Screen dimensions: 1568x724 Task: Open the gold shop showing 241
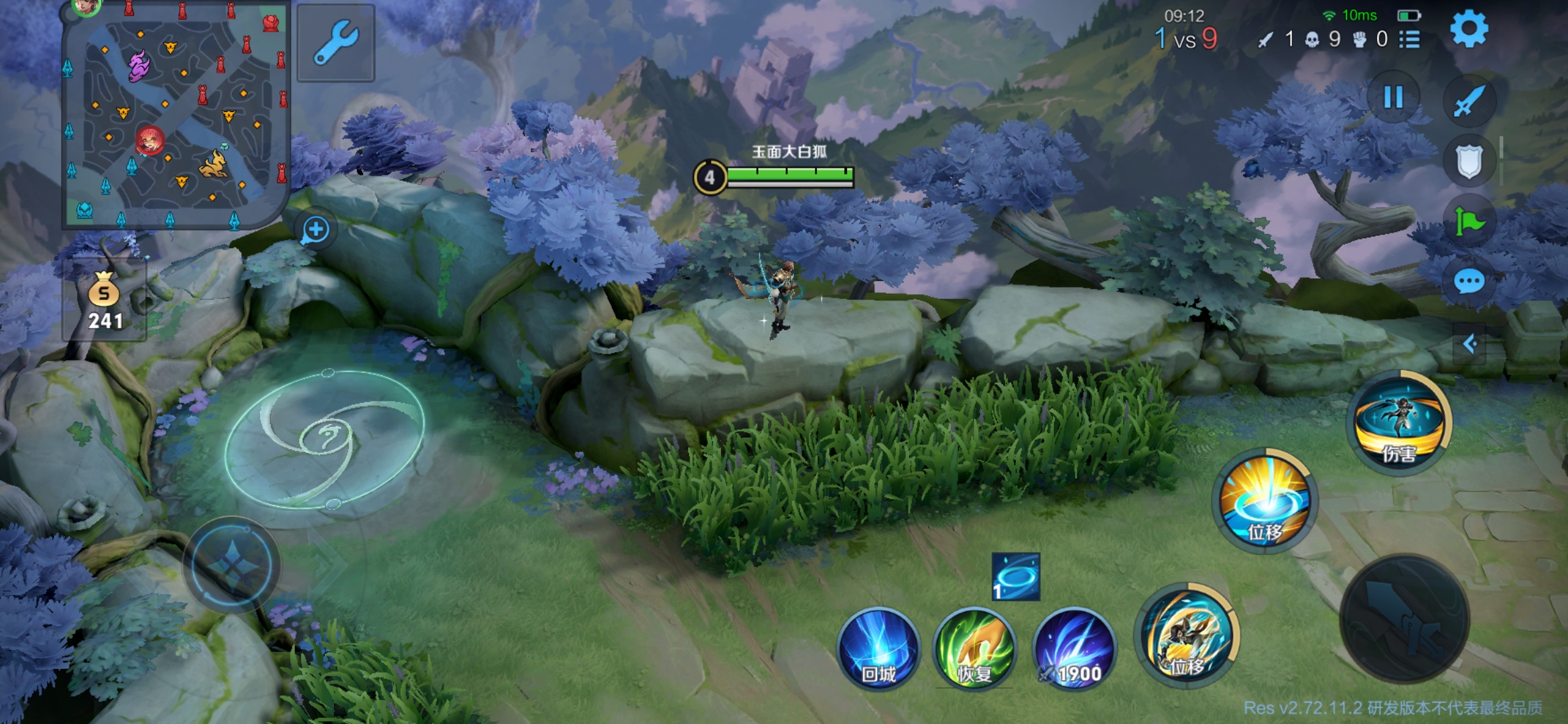pos(105,302)
